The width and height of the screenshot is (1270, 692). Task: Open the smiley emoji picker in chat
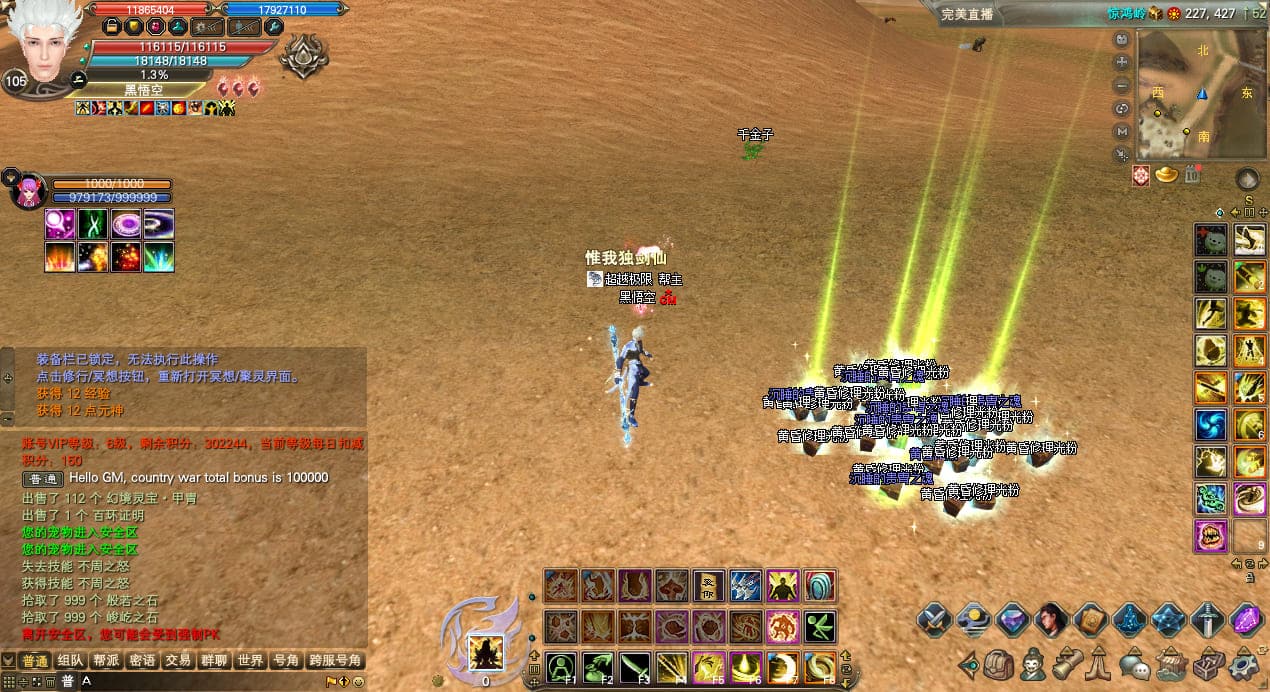pos(358,682)
